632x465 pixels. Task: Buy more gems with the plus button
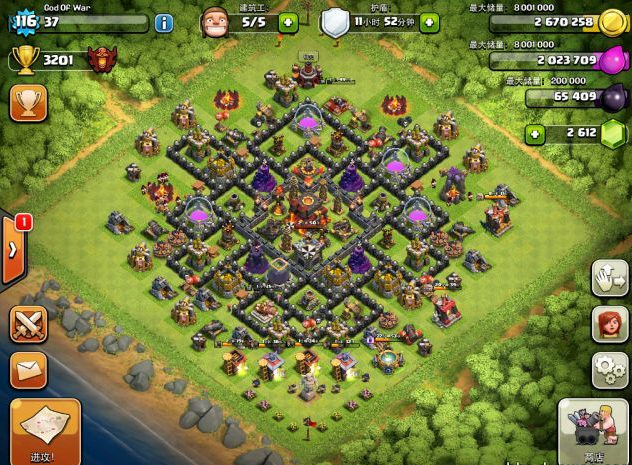pos(536,133)
